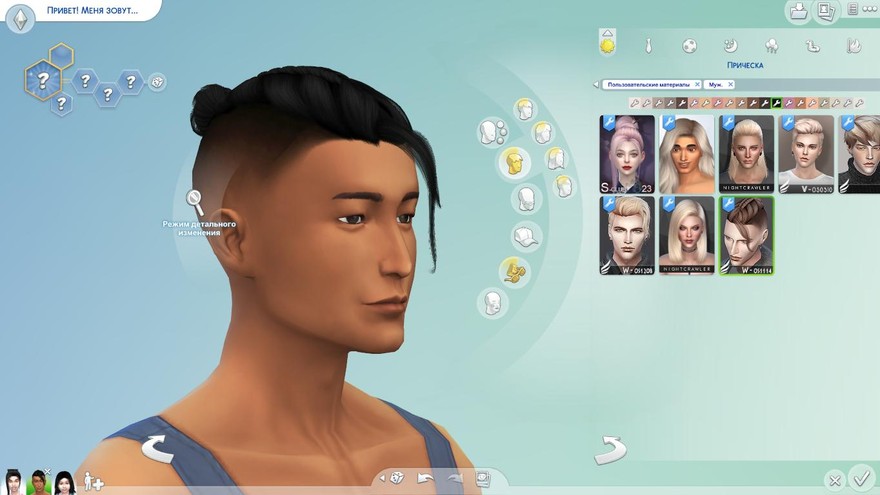Confirm the household with the checkmark button
The width and height of the screenshot is (880, 495).
point(860,477)
